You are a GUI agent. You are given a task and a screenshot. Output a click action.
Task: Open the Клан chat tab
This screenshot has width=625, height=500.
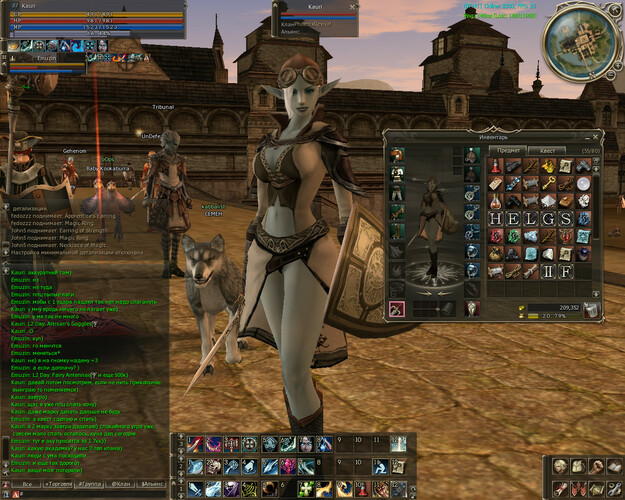tap(119, 482)
